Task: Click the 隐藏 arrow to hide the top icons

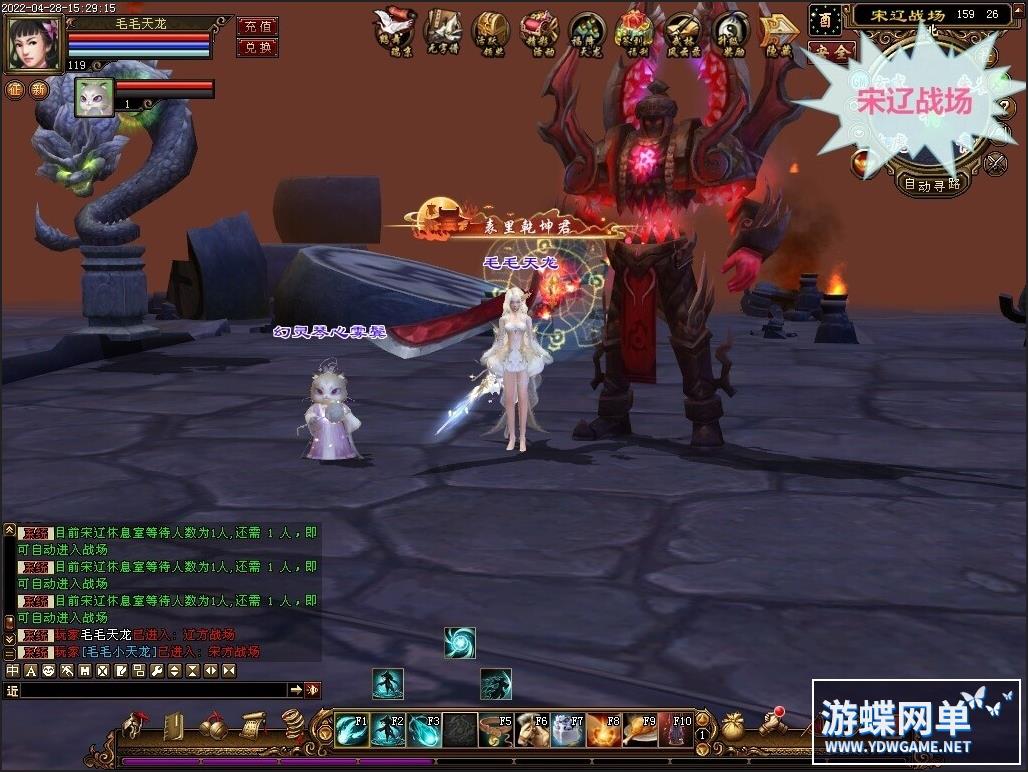Action: pyautogui.click(x=777, y=31)
